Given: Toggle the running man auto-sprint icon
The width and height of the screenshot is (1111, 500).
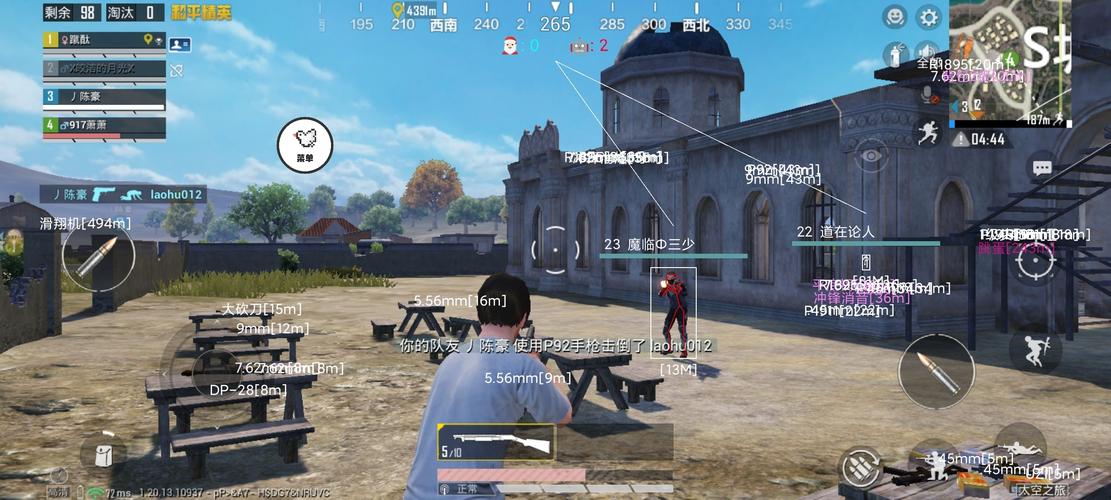Looking at the screenshot, I should [x=929, y=131].
